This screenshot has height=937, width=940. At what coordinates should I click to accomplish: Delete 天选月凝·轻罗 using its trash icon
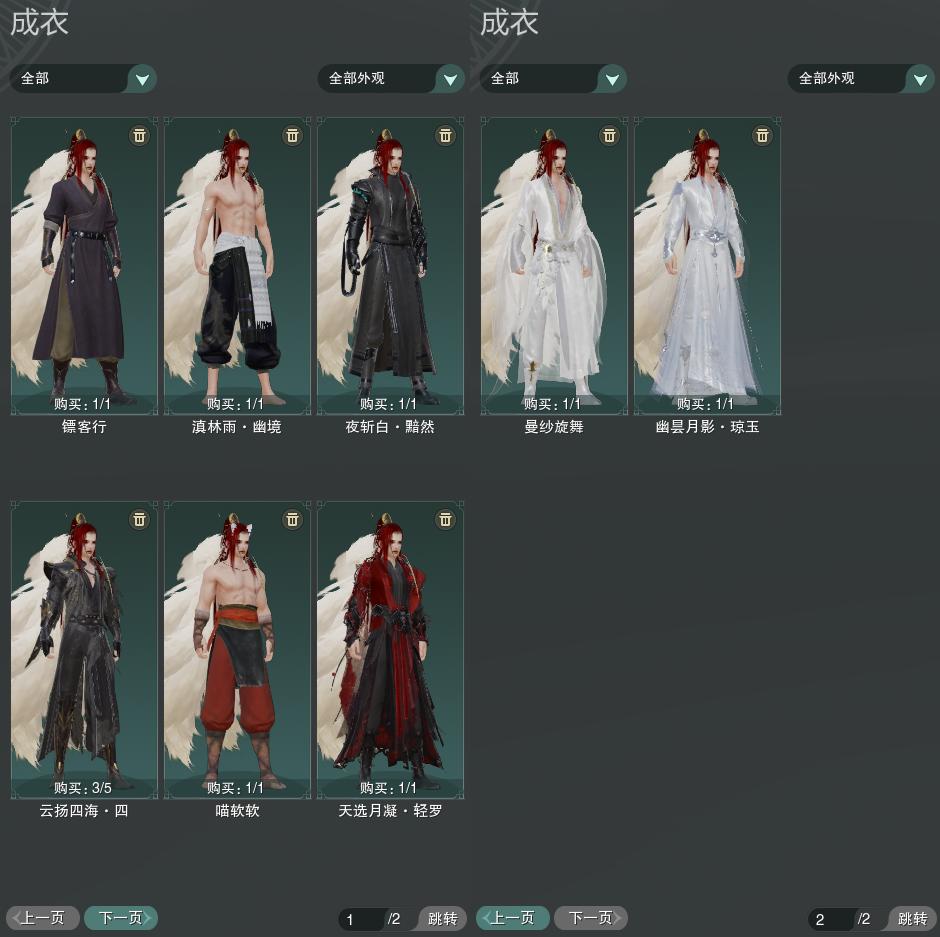[x=445, y=519]
